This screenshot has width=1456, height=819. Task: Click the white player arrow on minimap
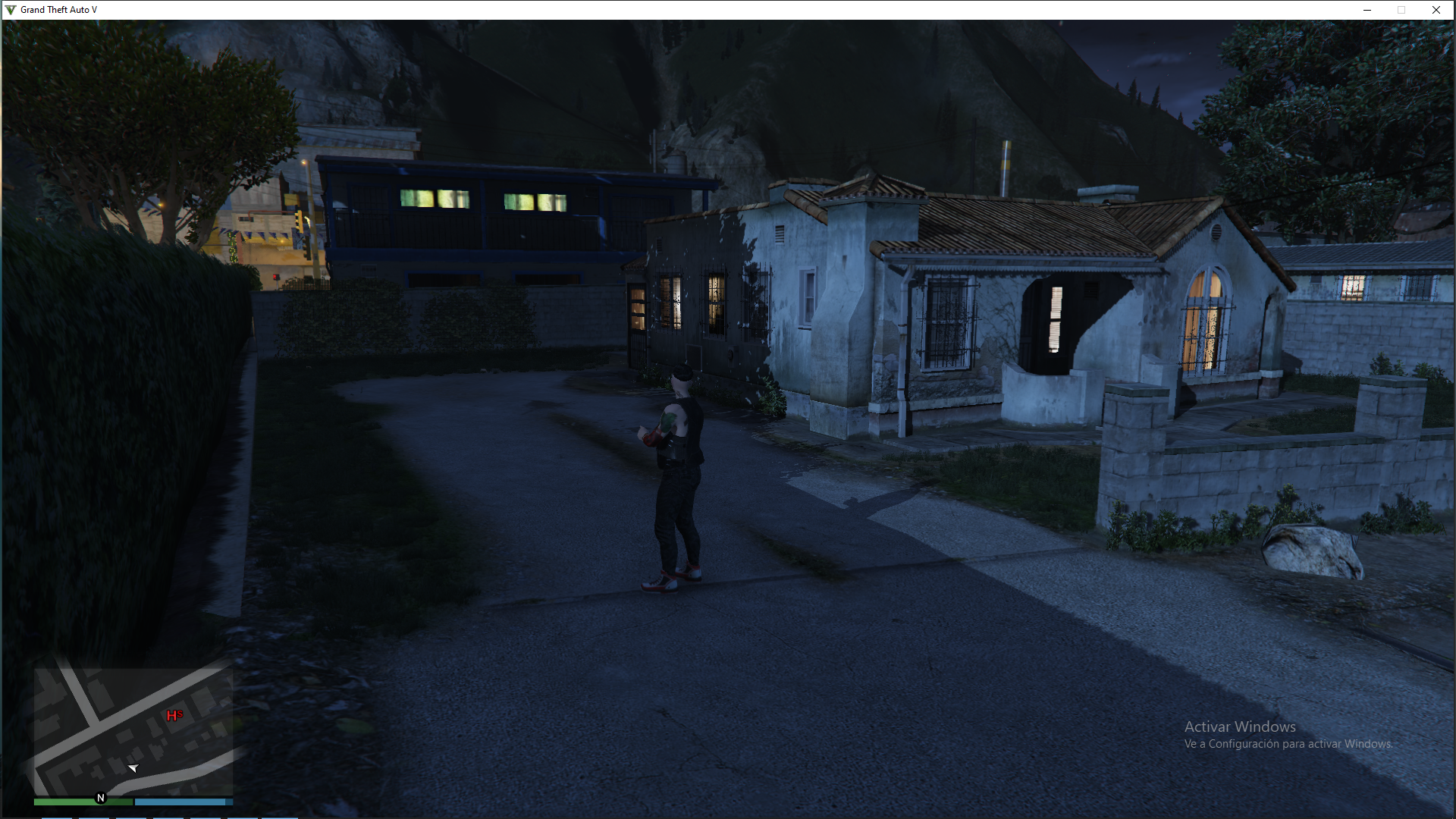[133, 769]
